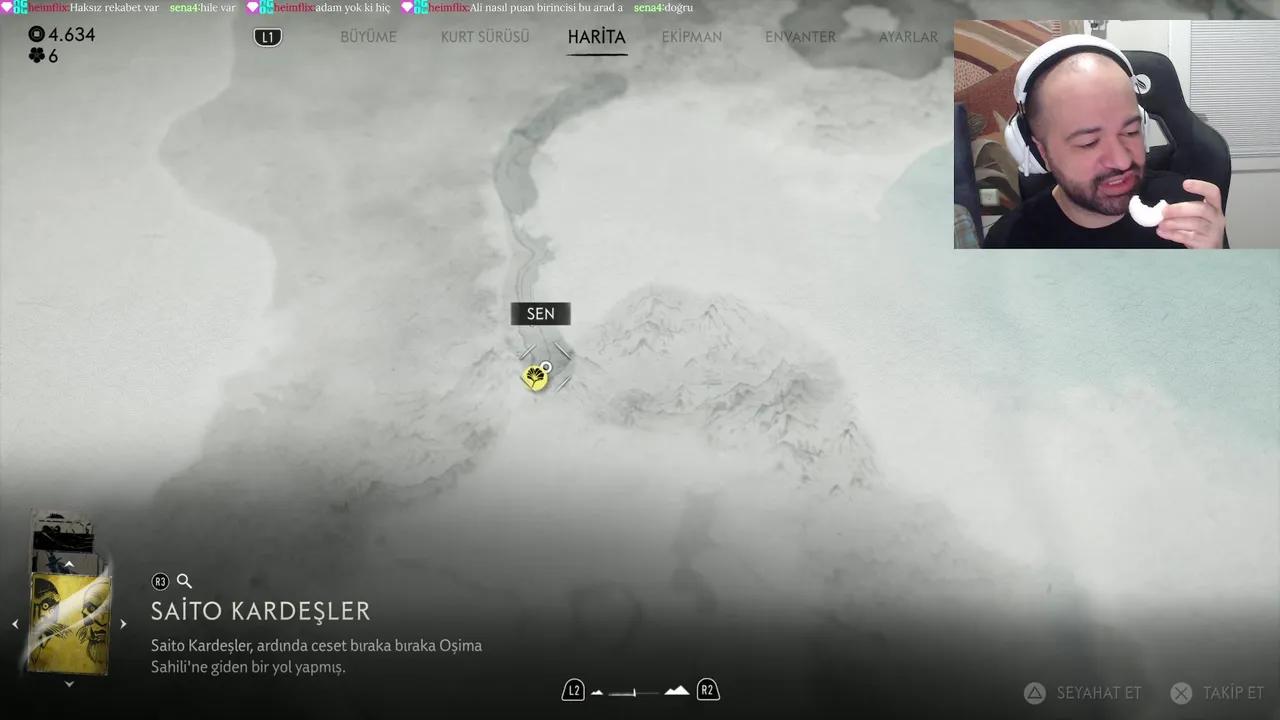Click the coin currency icon in top left

click(36, 33)
